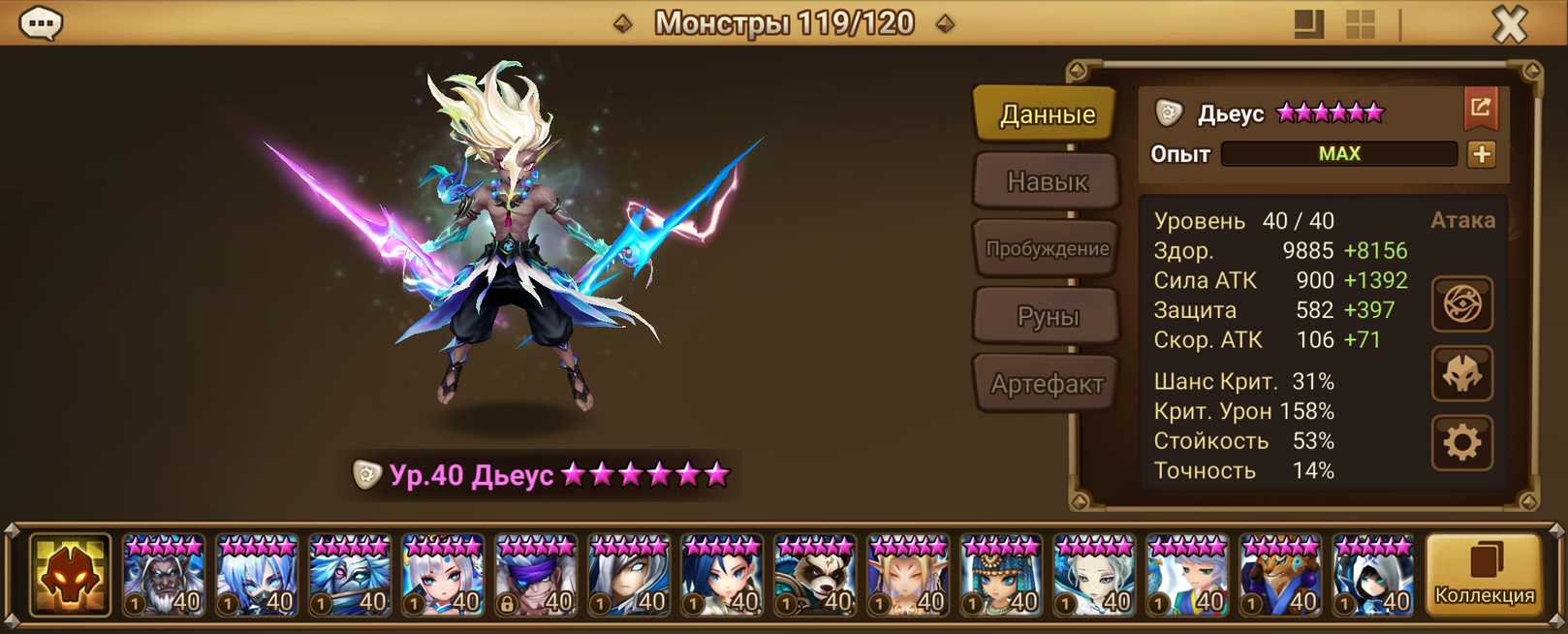The height and width of the screenshot is (634, 1568).
Task: Click the right arrow beside Монстры title
Action: 945,23
